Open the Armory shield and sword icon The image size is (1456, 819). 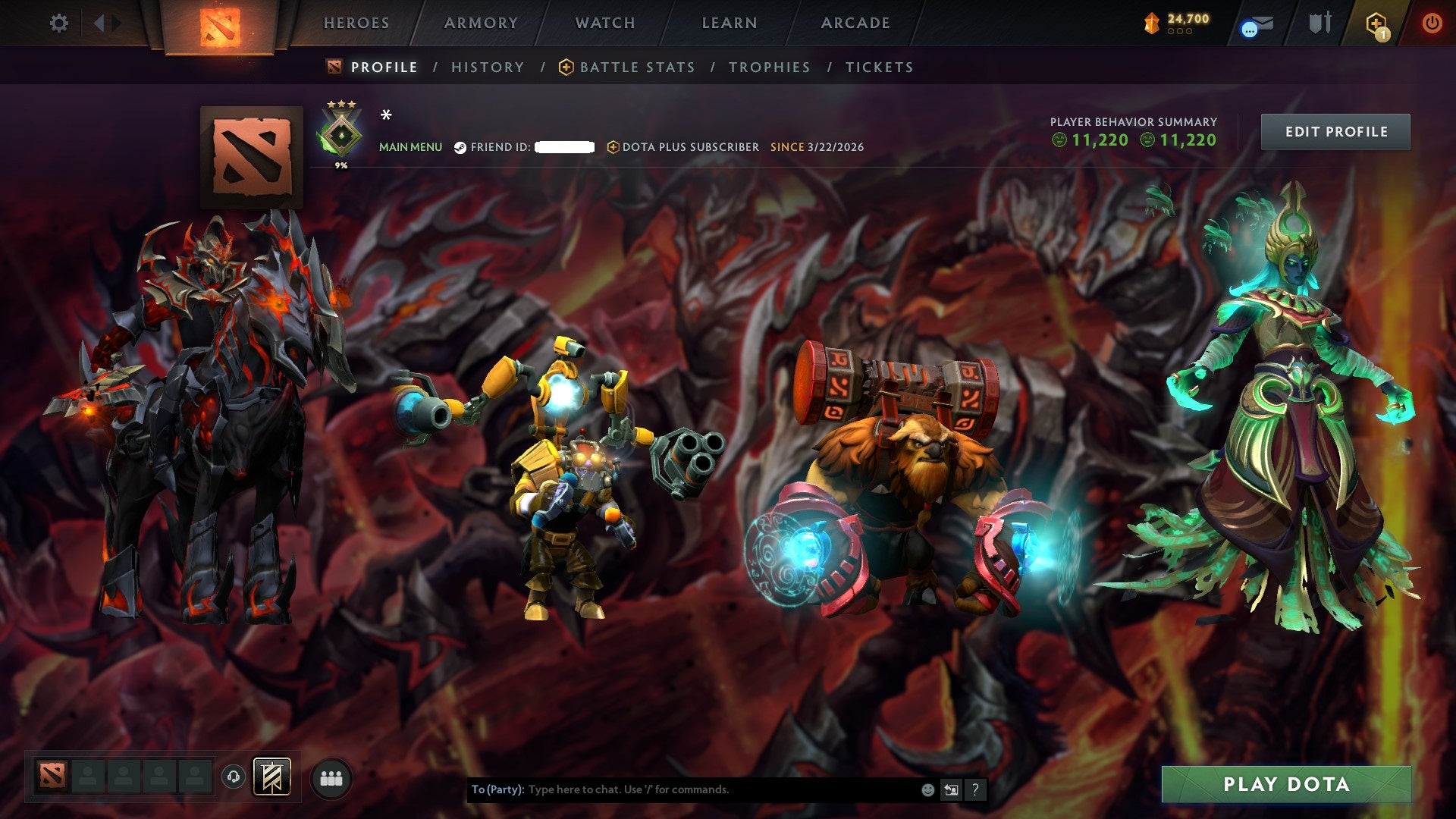pyautogui.click(x=1319, y=23)
